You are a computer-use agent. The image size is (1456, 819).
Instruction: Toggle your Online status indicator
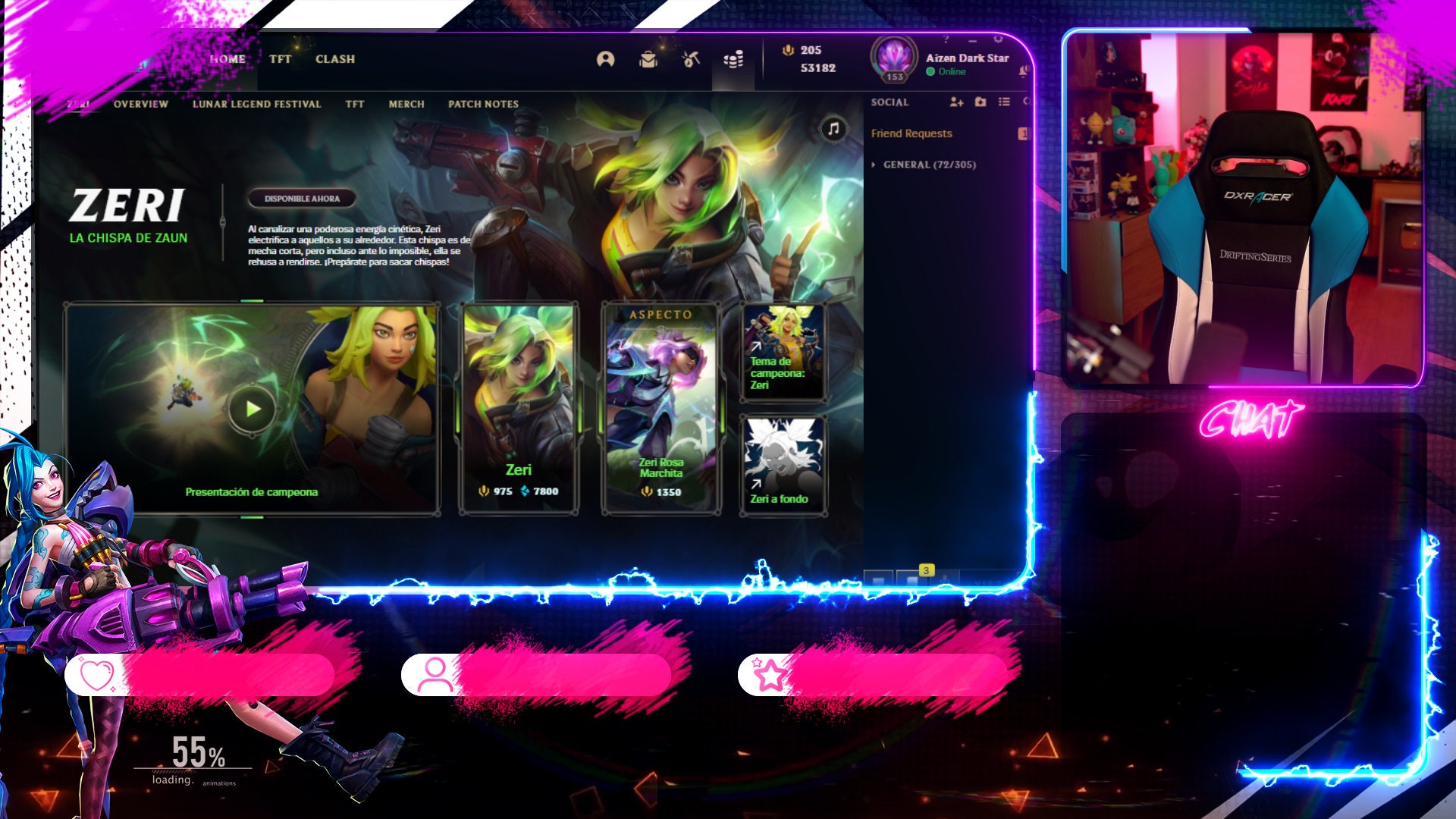click(x=930, y=71)
